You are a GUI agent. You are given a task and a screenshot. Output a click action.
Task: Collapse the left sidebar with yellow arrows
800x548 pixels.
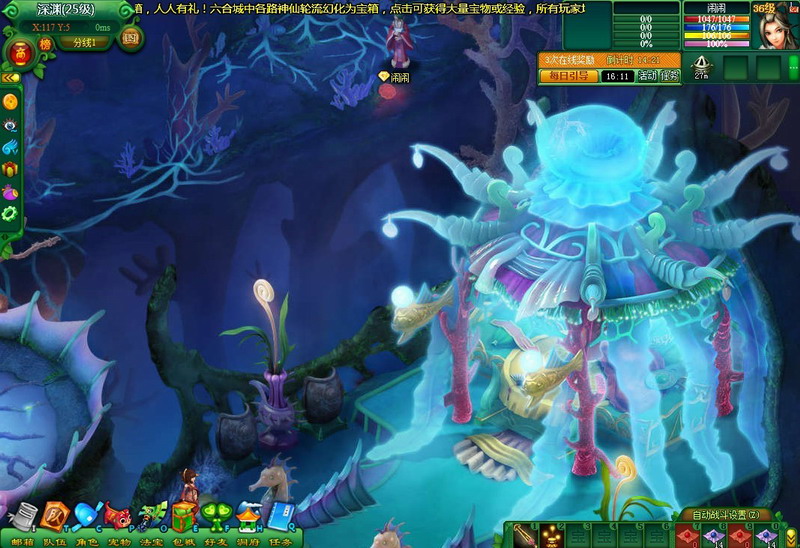[10, 78]
